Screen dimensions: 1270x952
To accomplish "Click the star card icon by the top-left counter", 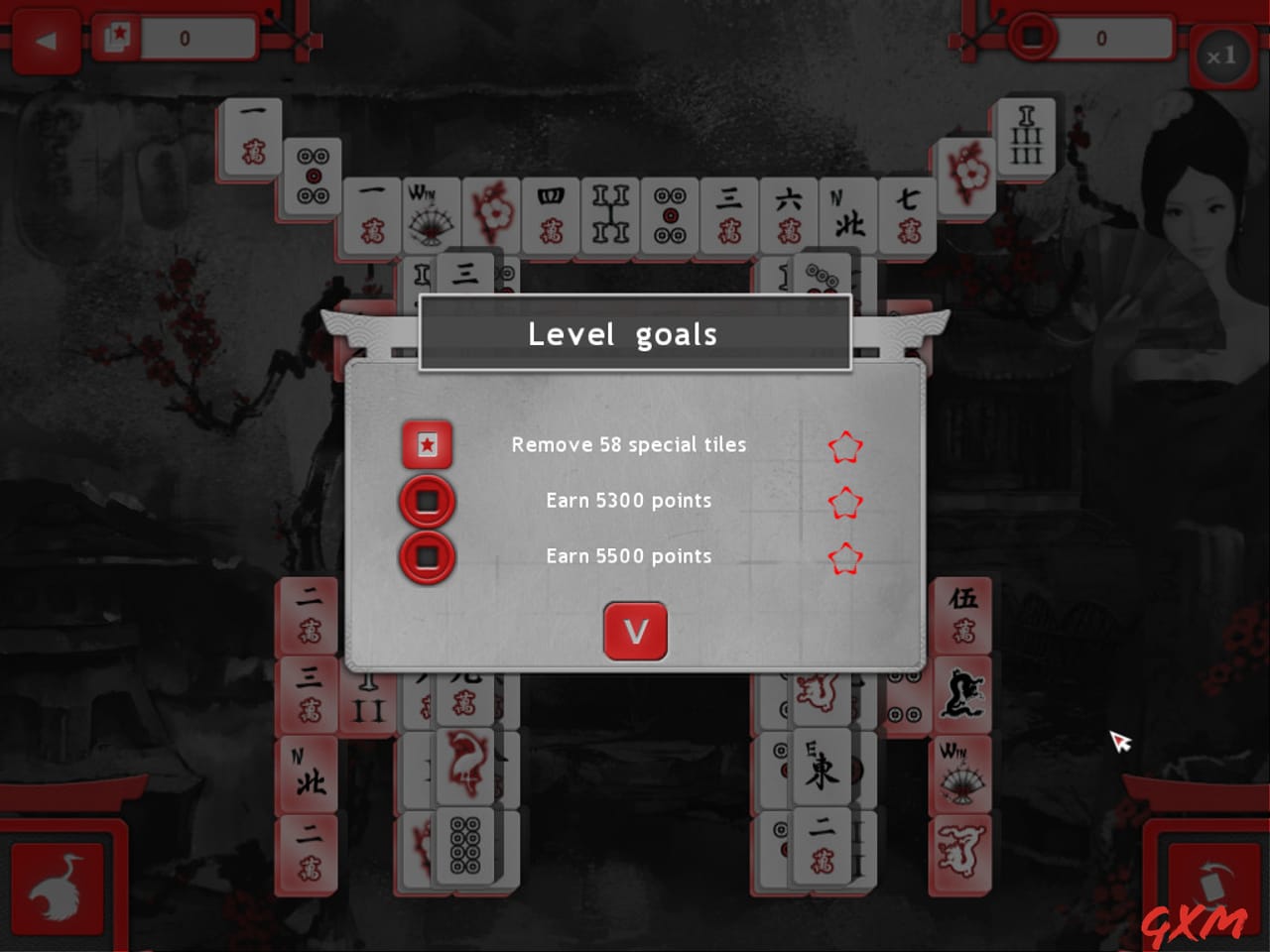I will 119,36.
